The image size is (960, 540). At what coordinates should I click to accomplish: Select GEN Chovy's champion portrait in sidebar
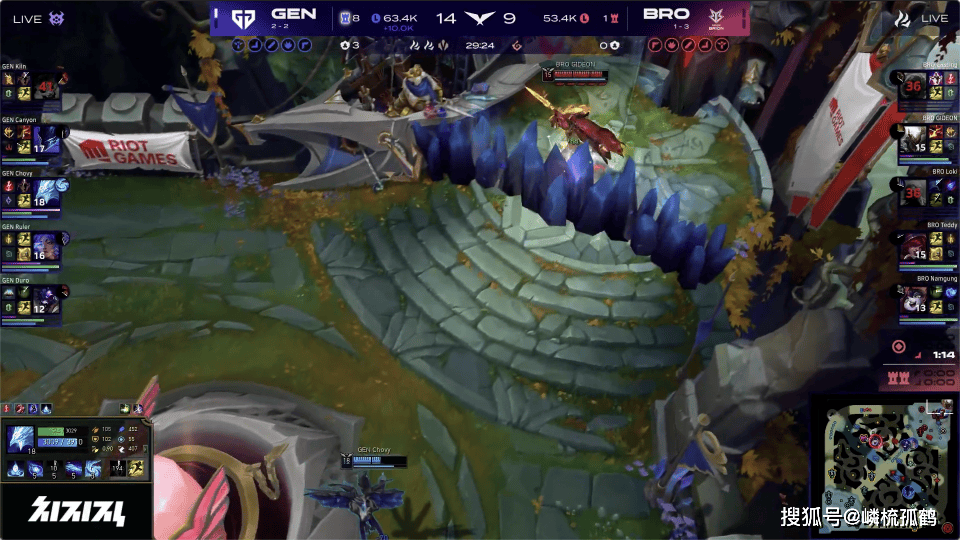click(46, 194)
